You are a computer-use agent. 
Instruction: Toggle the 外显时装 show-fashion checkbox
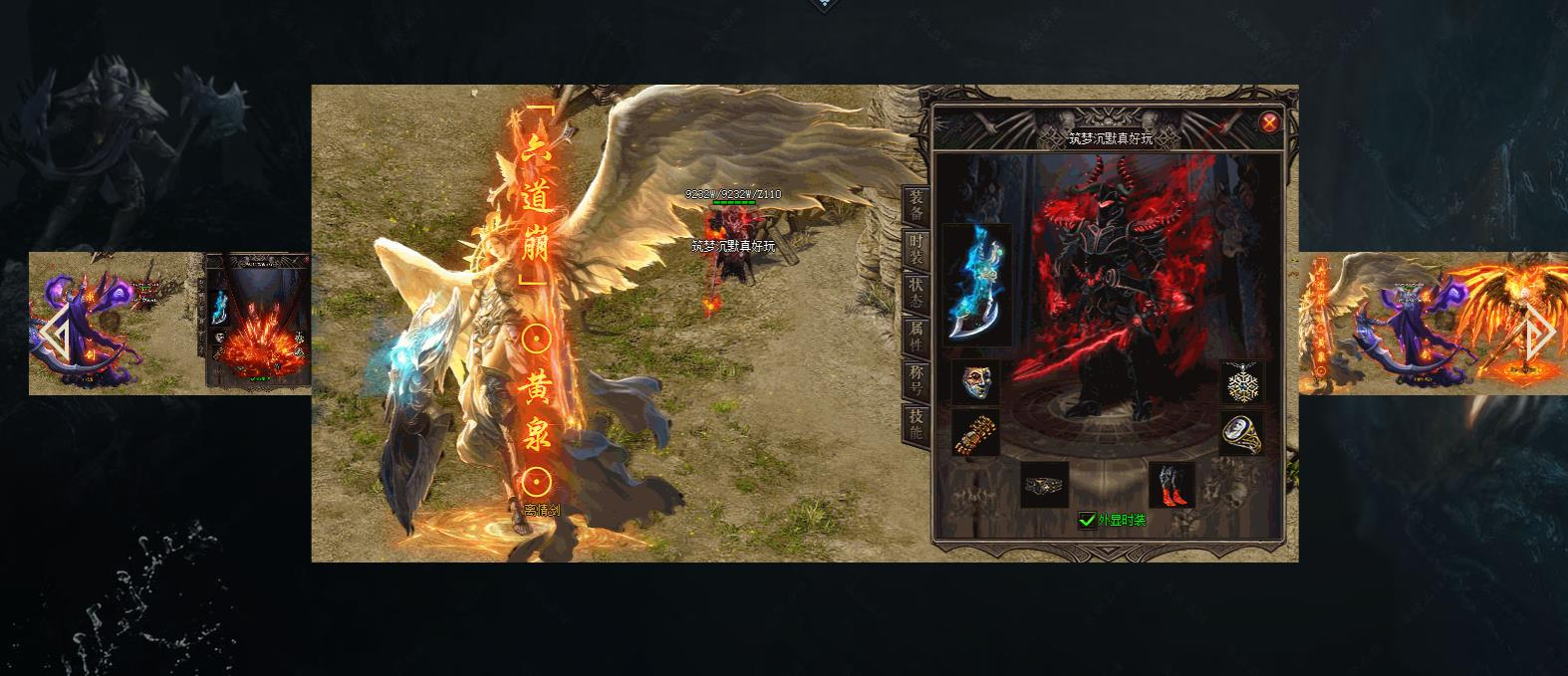coord(1087,521)
